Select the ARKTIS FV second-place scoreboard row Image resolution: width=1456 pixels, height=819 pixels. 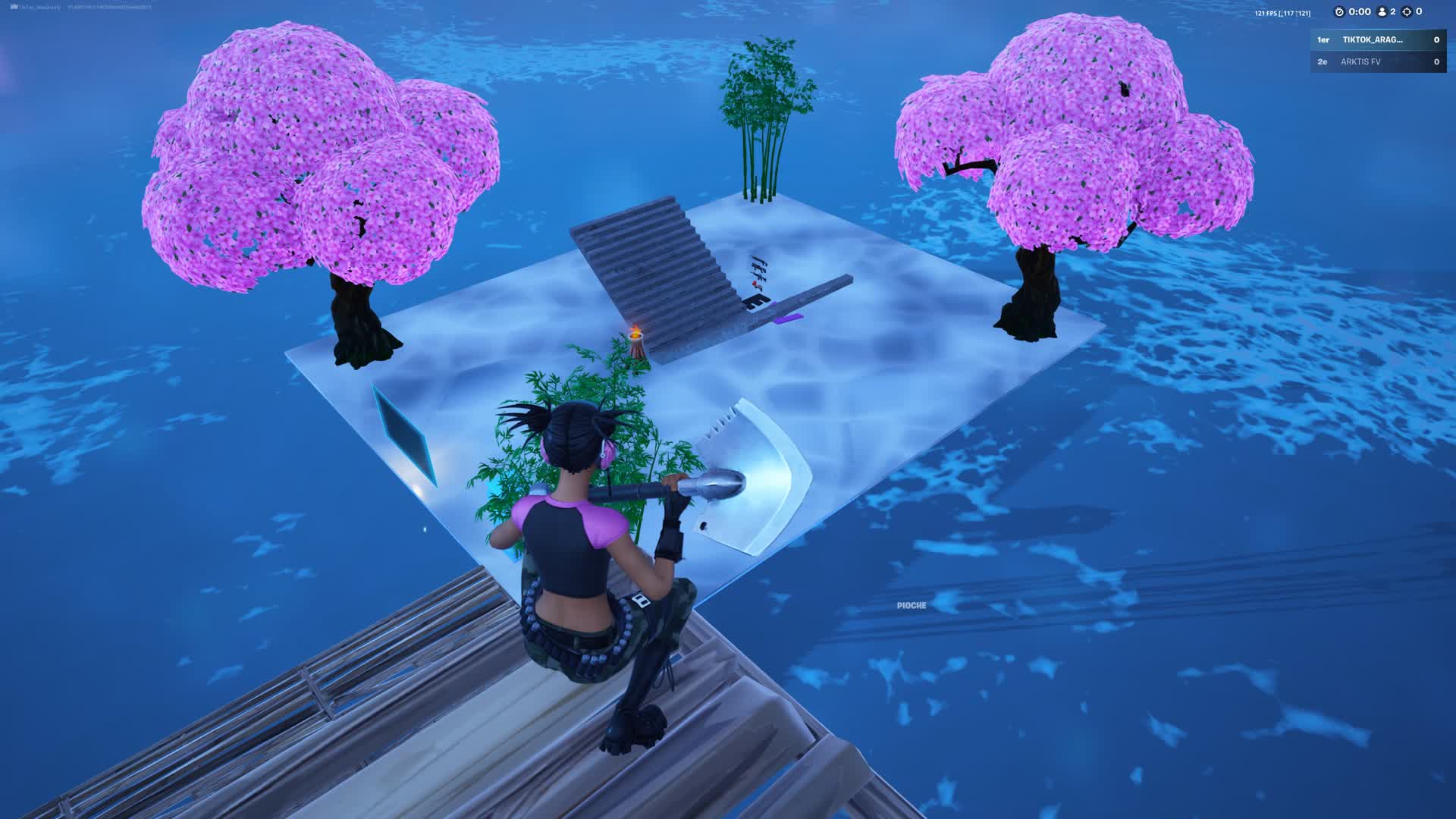[1377, 62]
